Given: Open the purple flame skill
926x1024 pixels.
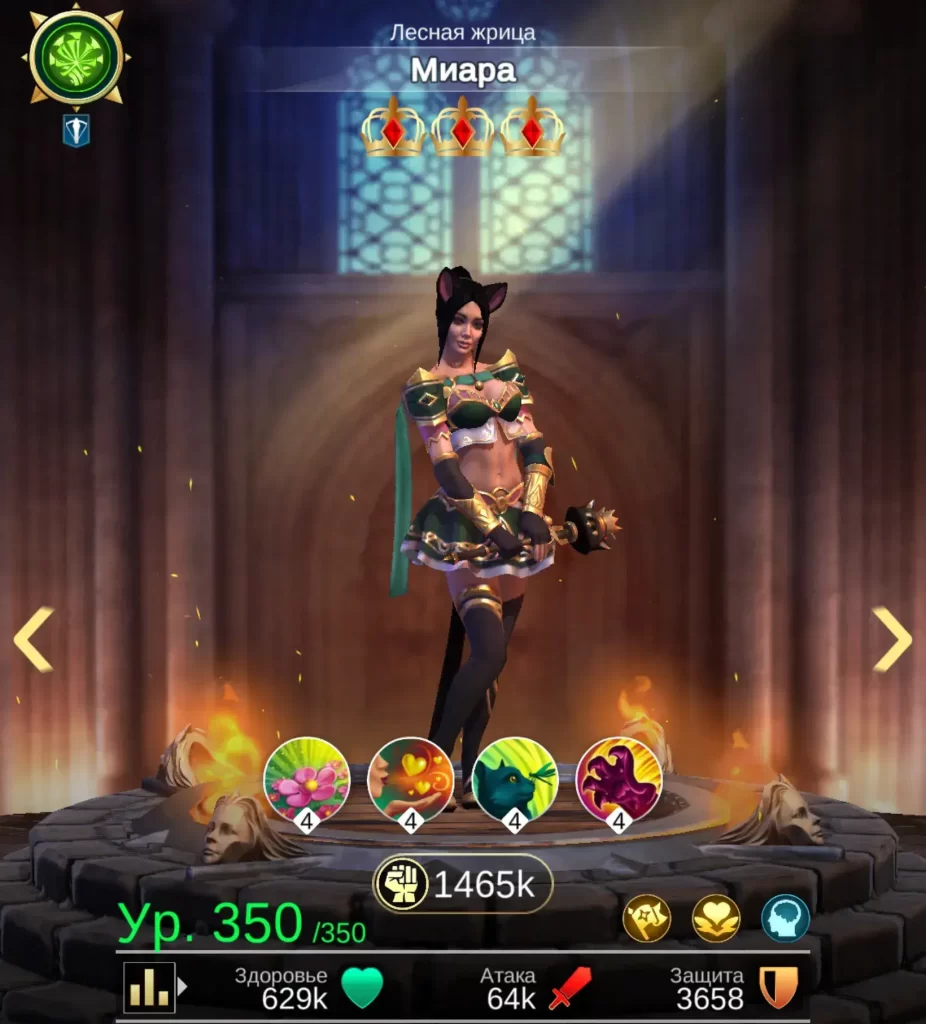Looking at the screenshot, I should [x=619, y=780].
